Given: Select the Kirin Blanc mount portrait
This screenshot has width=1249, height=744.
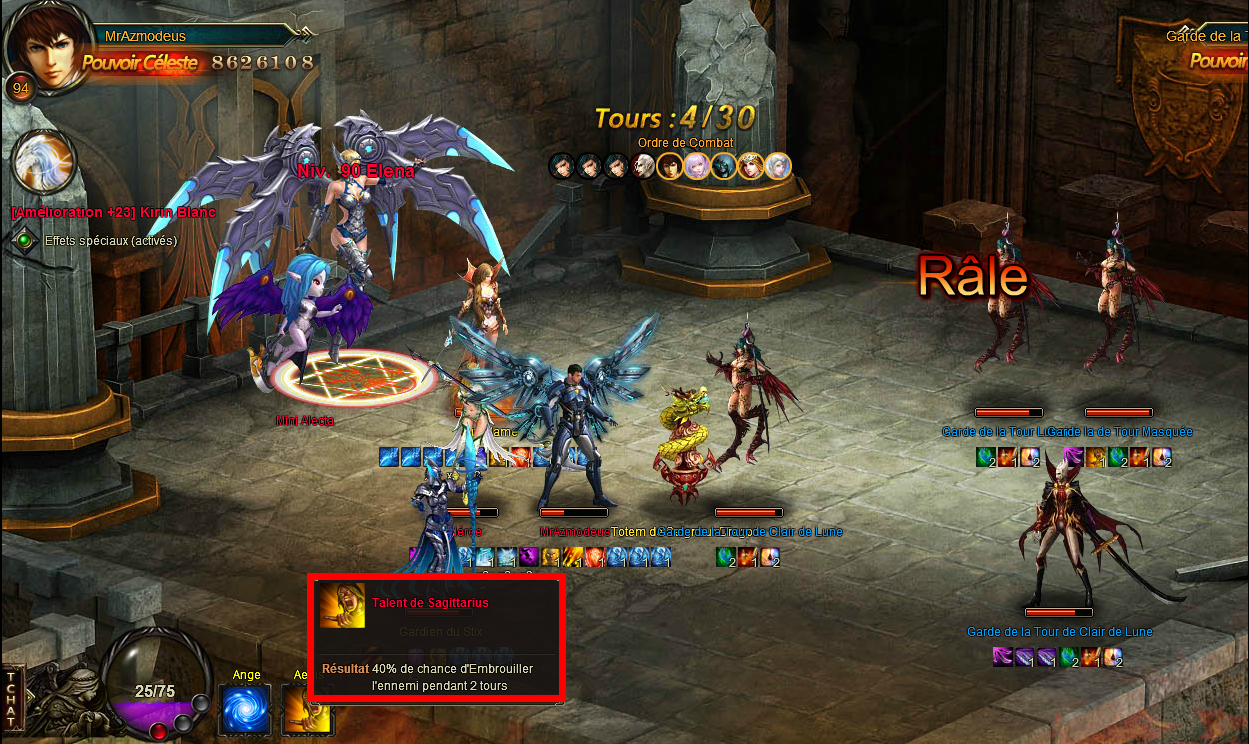Looking at the screenshot, I should pos(46,163).
